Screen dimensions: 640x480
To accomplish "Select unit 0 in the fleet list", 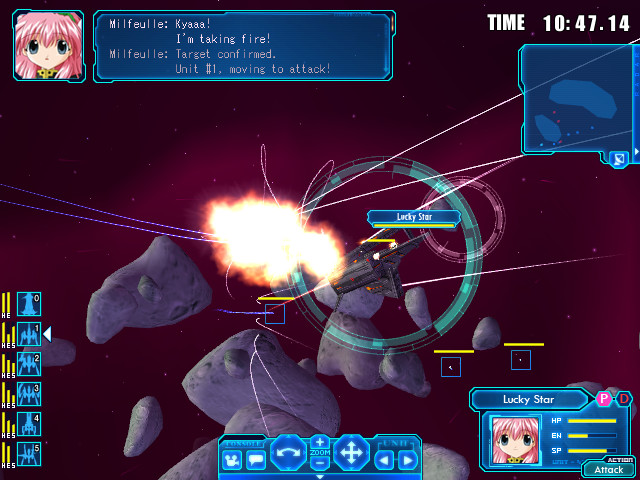I will coord(29,304).
